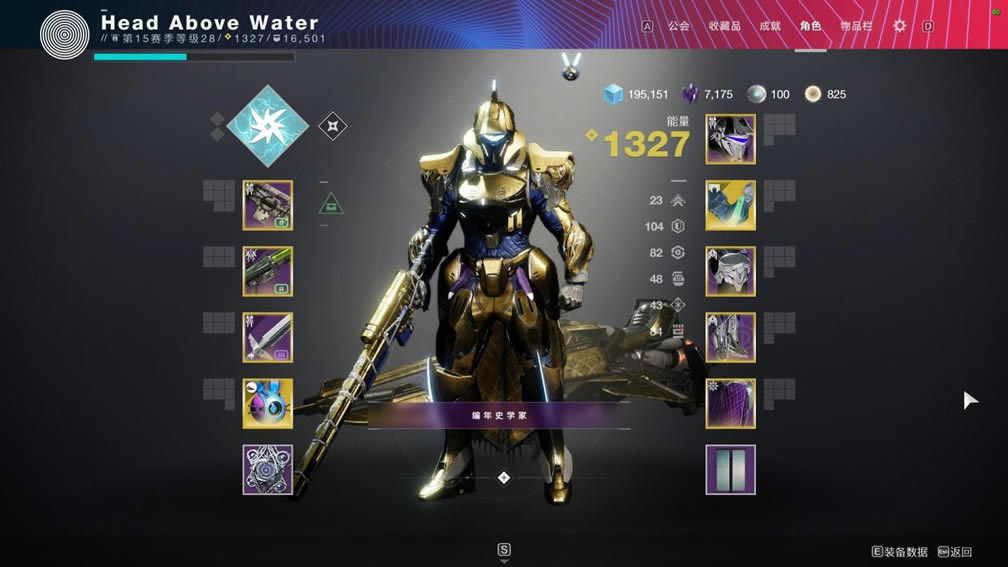Open settings with the gear icon
The image size is (1008, 567).
point(899,26)
